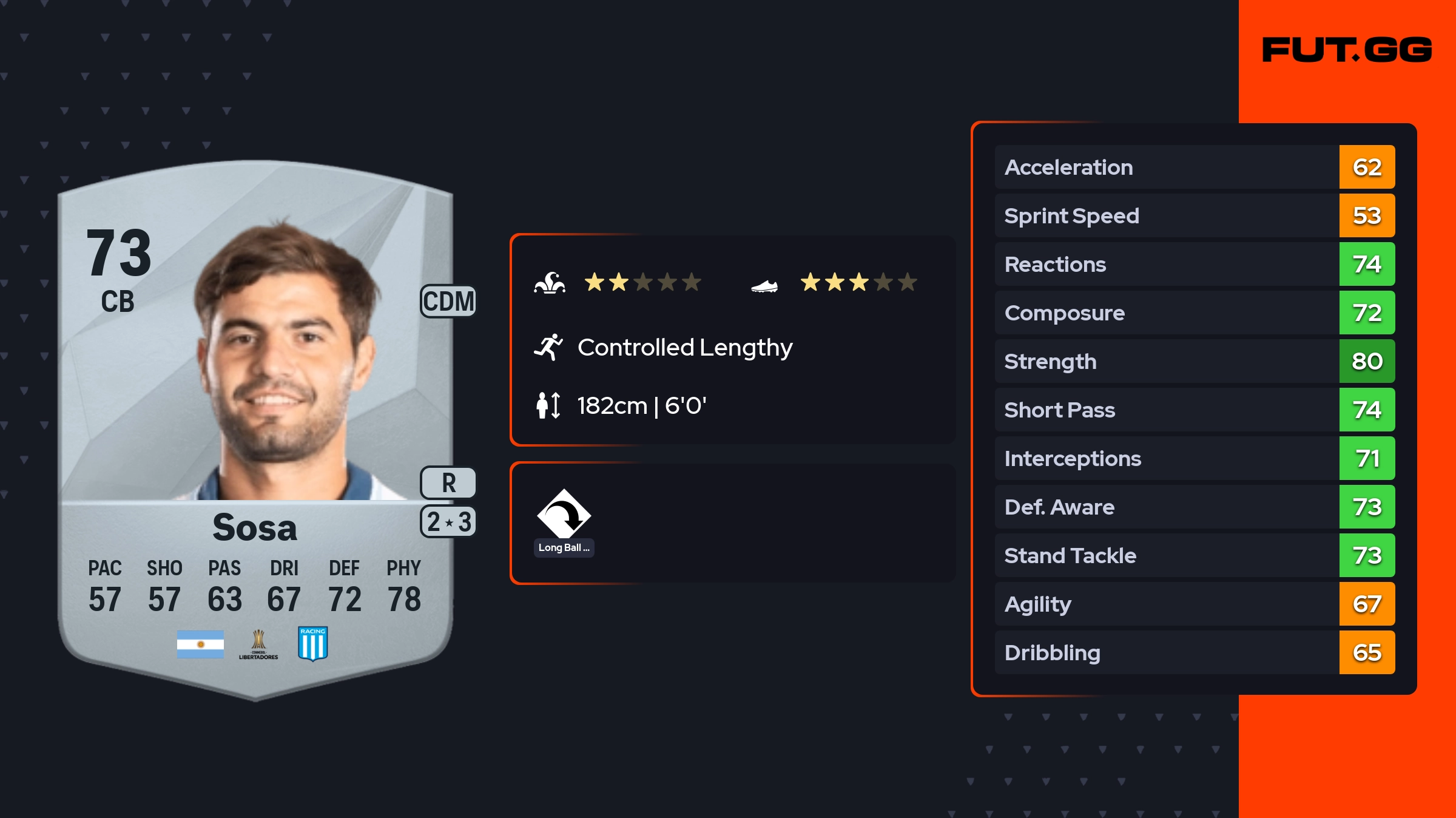1456x818 pixels.
Task: Click the Racing Club crest on card
Action: (x=313, y=644)
